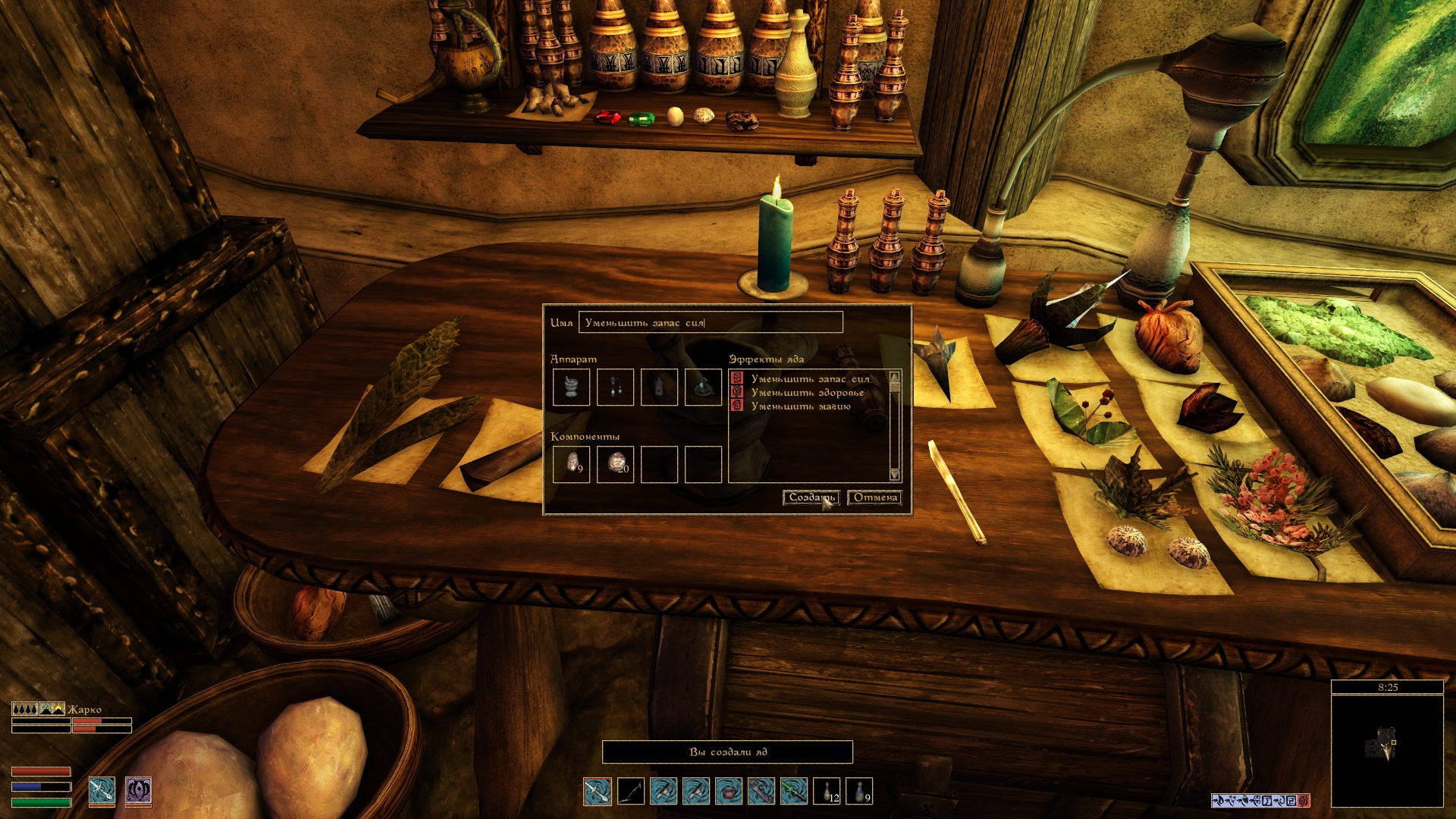Select the Уменьшить здоровье effect row
Image resolution: width=1456 pixels, height=819 pixels.
tap(807, 393)
